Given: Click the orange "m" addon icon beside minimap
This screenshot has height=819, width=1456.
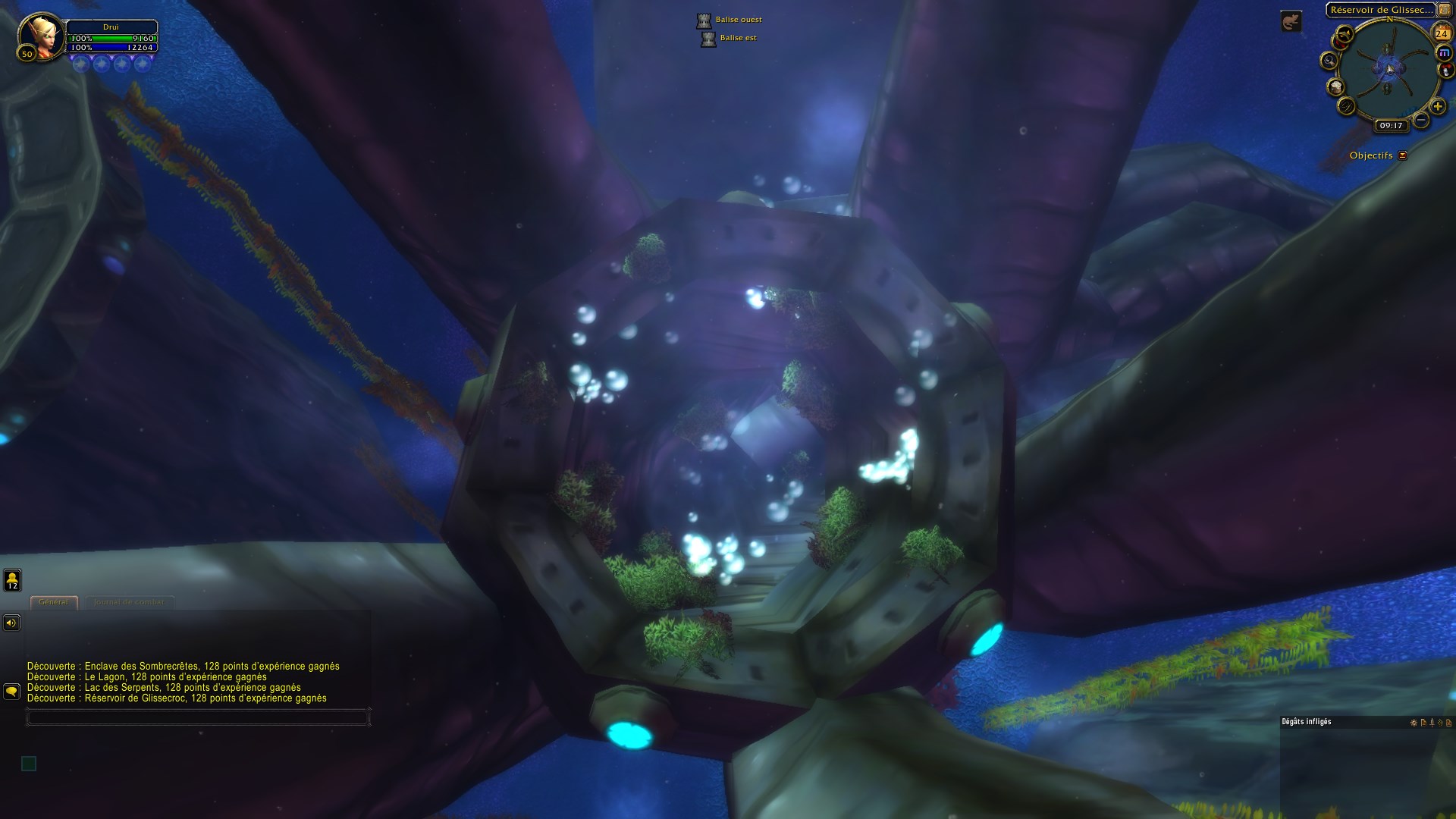Looking at the screenshot, I should click(1445, 52).
